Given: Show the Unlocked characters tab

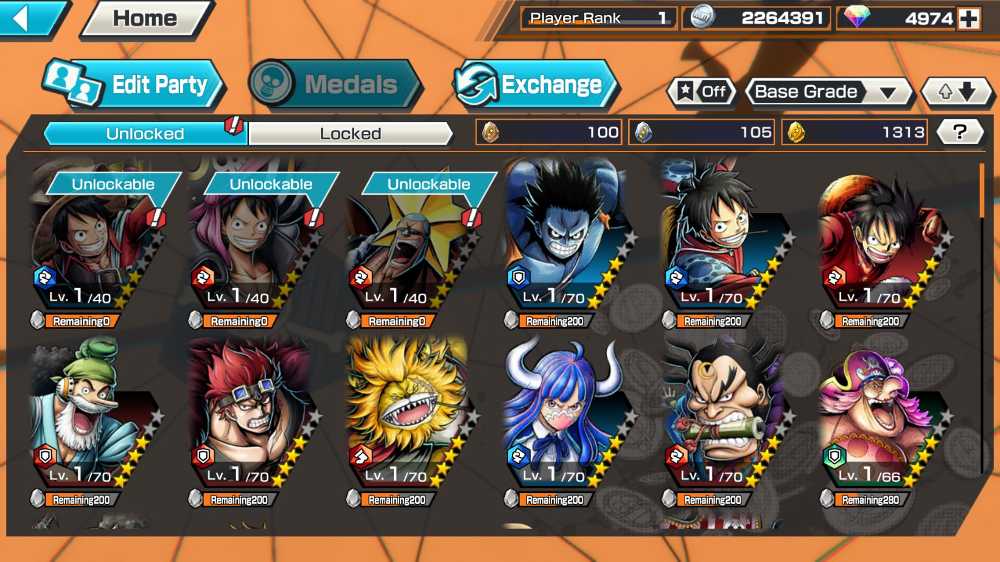Looking at the screenshot, I should pyautogui.click(x=145, y=133).
